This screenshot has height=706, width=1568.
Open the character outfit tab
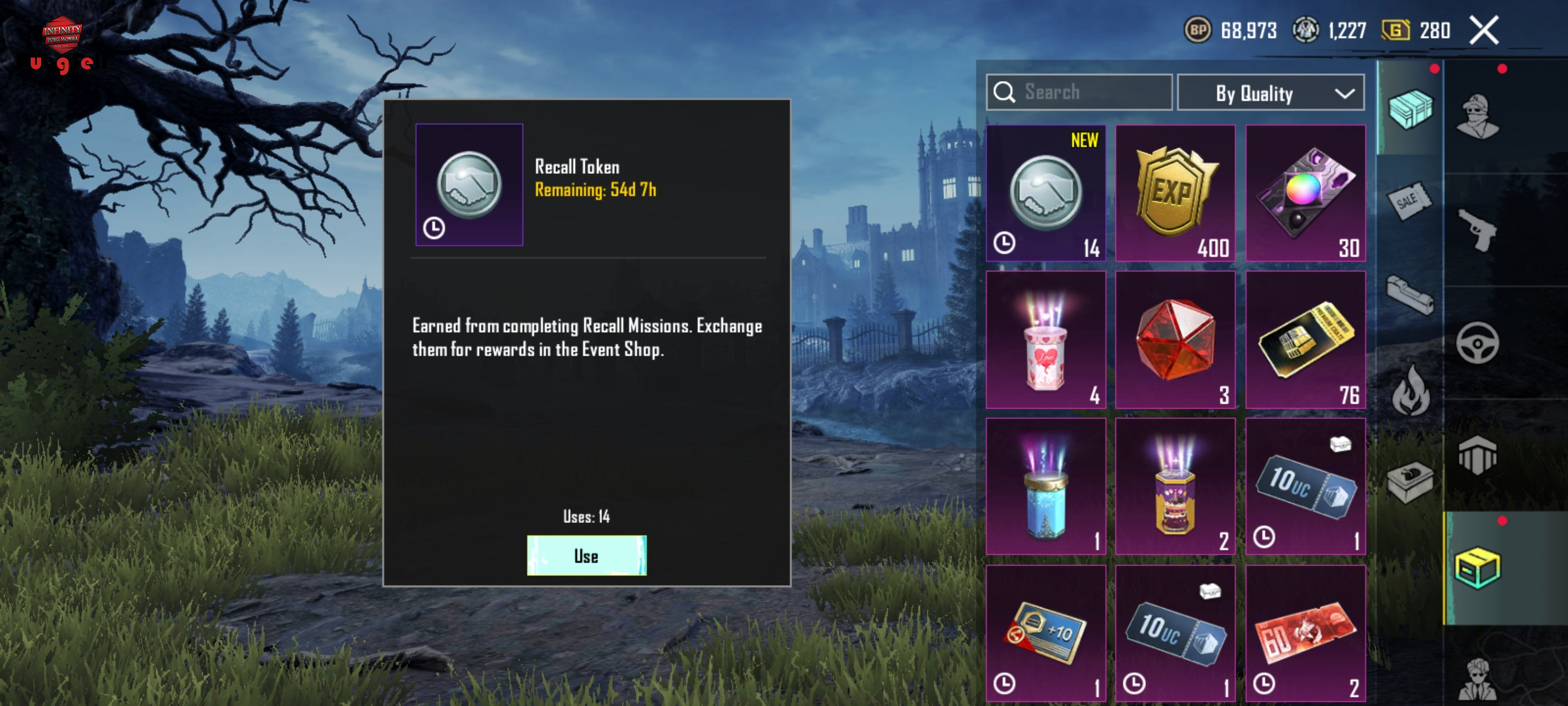coord(1478,118)
